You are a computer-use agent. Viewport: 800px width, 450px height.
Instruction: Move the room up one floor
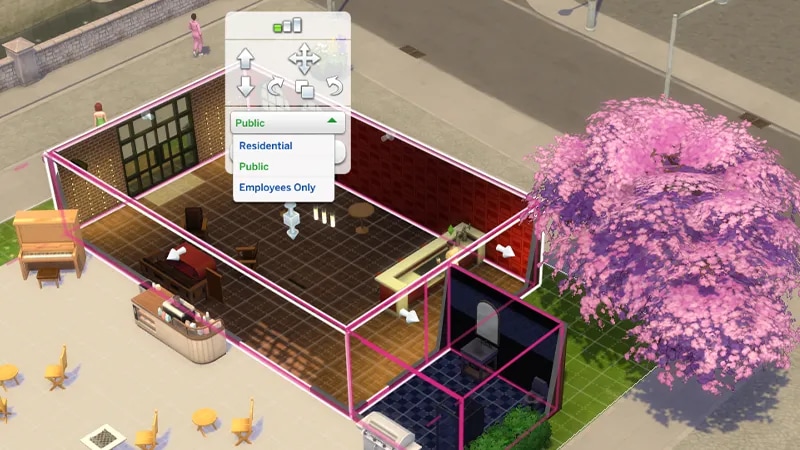point(246,58)
